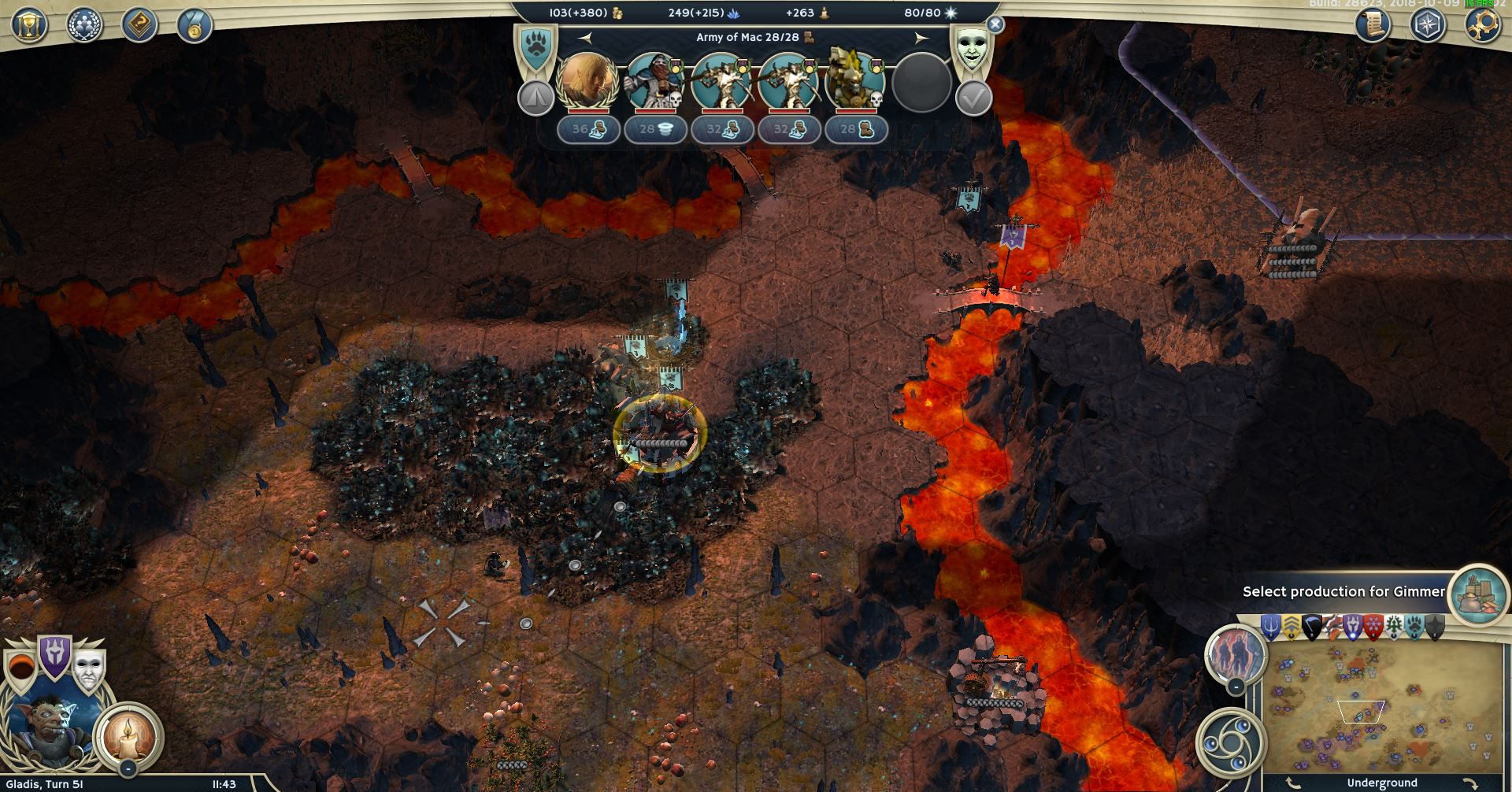Open the trophy victory status screen

tap(29, 25)
